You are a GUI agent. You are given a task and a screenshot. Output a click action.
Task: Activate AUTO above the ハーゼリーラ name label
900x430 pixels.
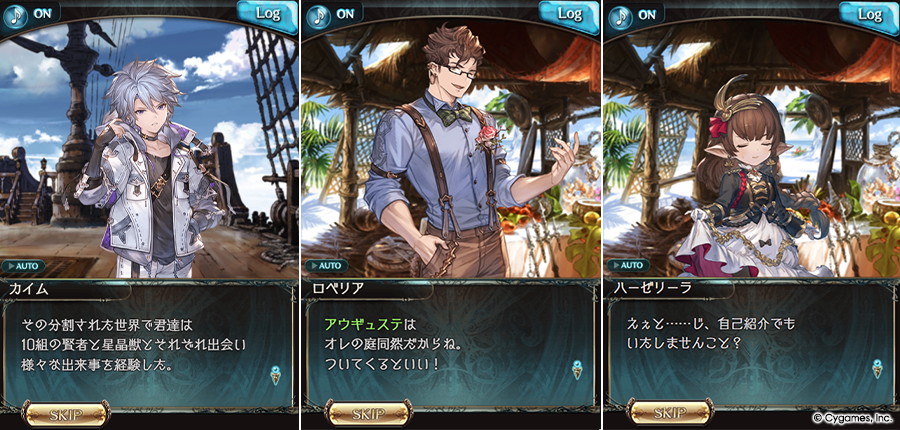tap(627, 267)
